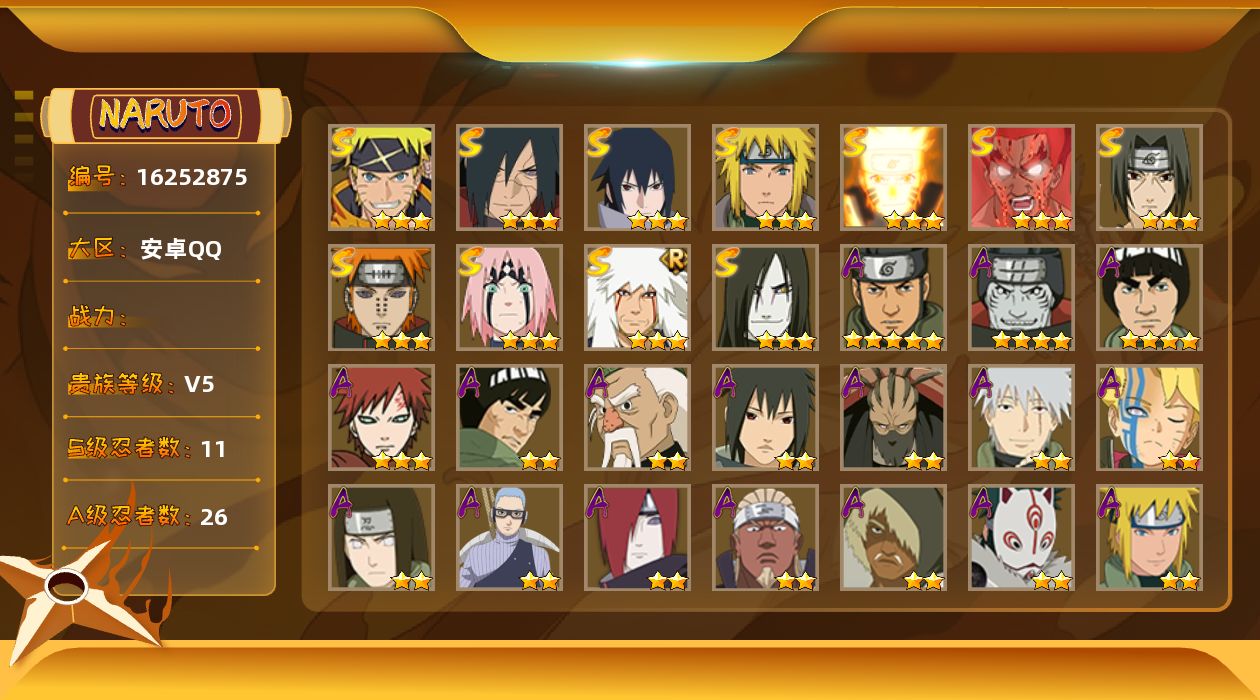Select the pale-faced Orochimaru portrait
The height and width of the screenshot is (700, 1260).
[765, 297]
